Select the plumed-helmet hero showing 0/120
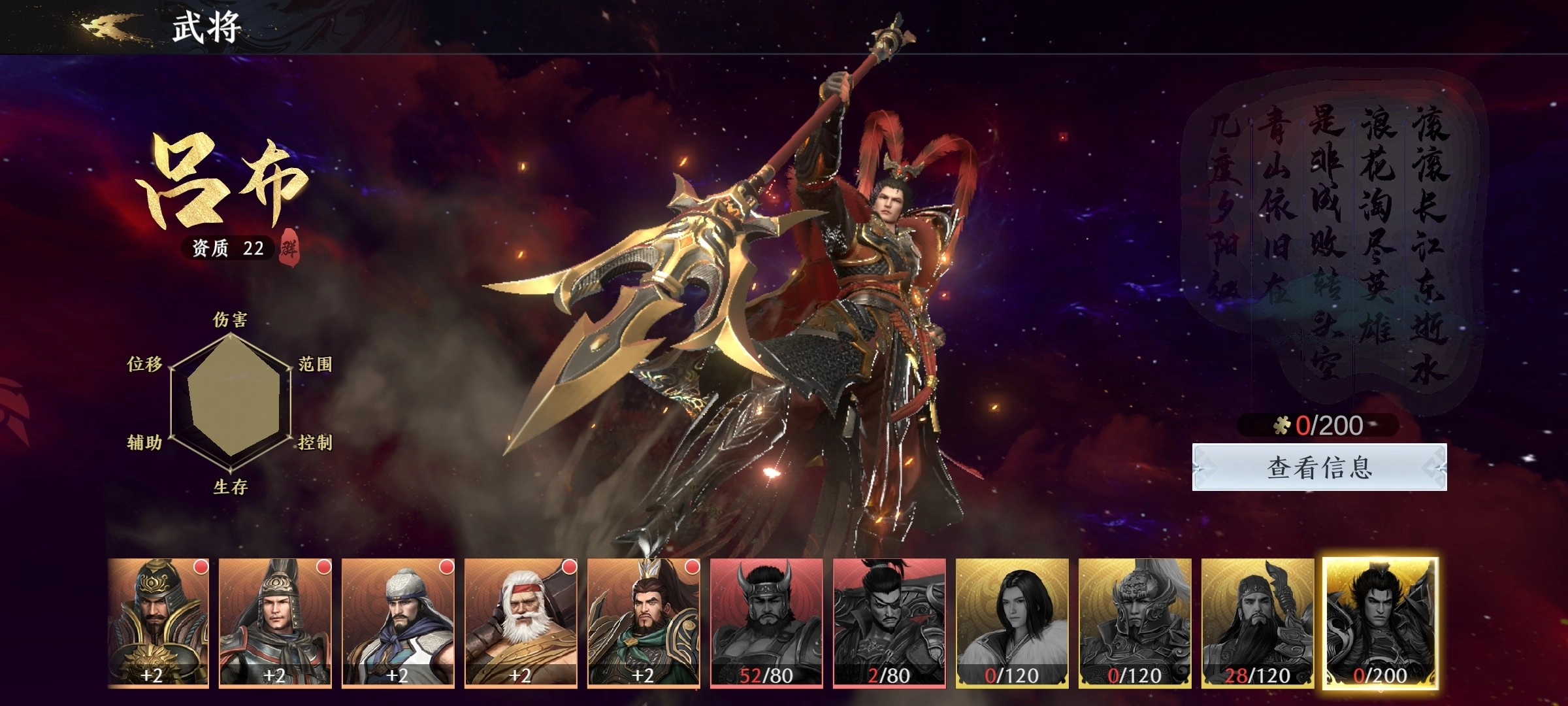1568x706 pixels. click(x=1135, y=622)
